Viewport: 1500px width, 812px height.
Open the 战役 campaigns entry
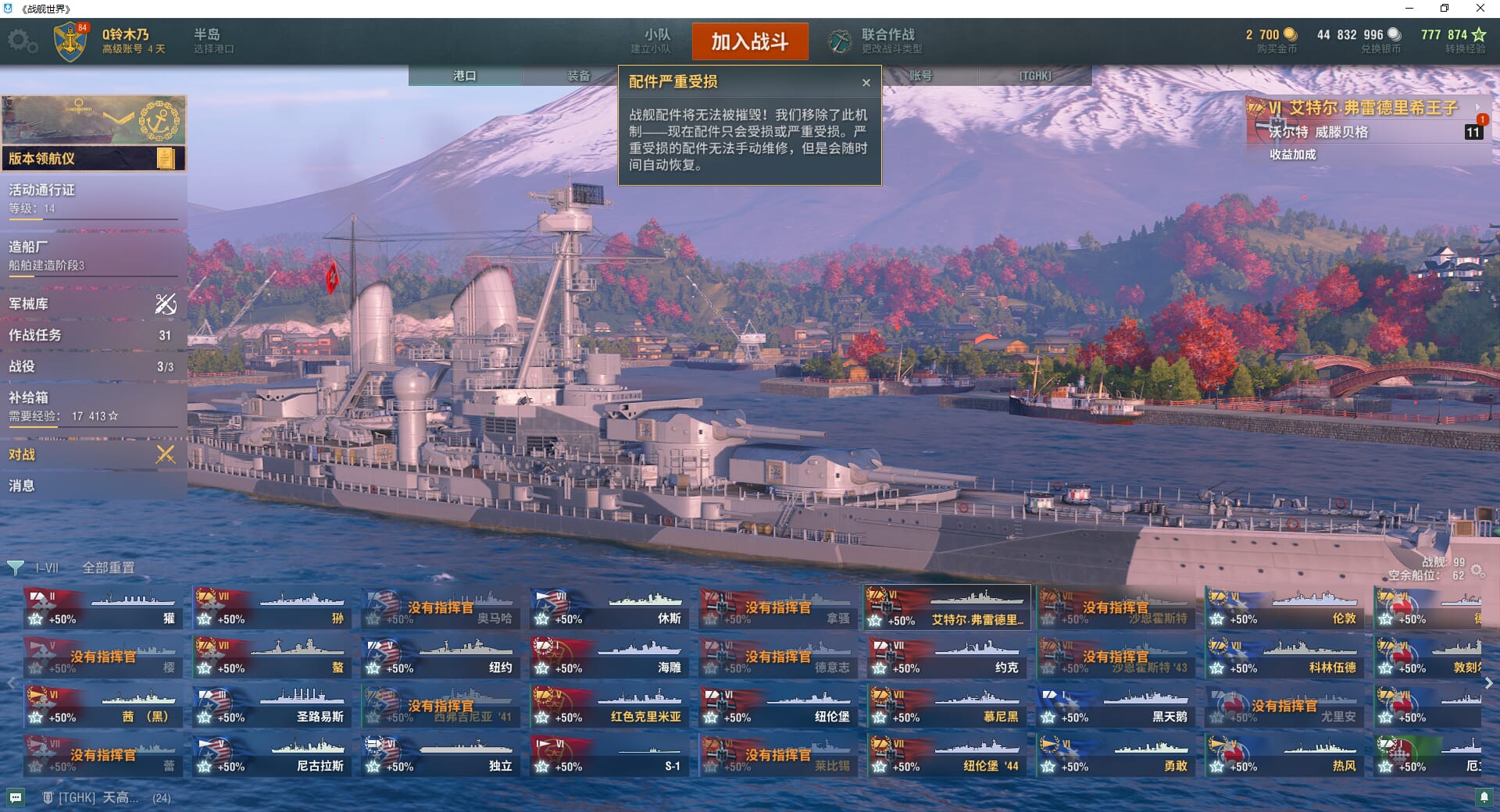(92, 366)
